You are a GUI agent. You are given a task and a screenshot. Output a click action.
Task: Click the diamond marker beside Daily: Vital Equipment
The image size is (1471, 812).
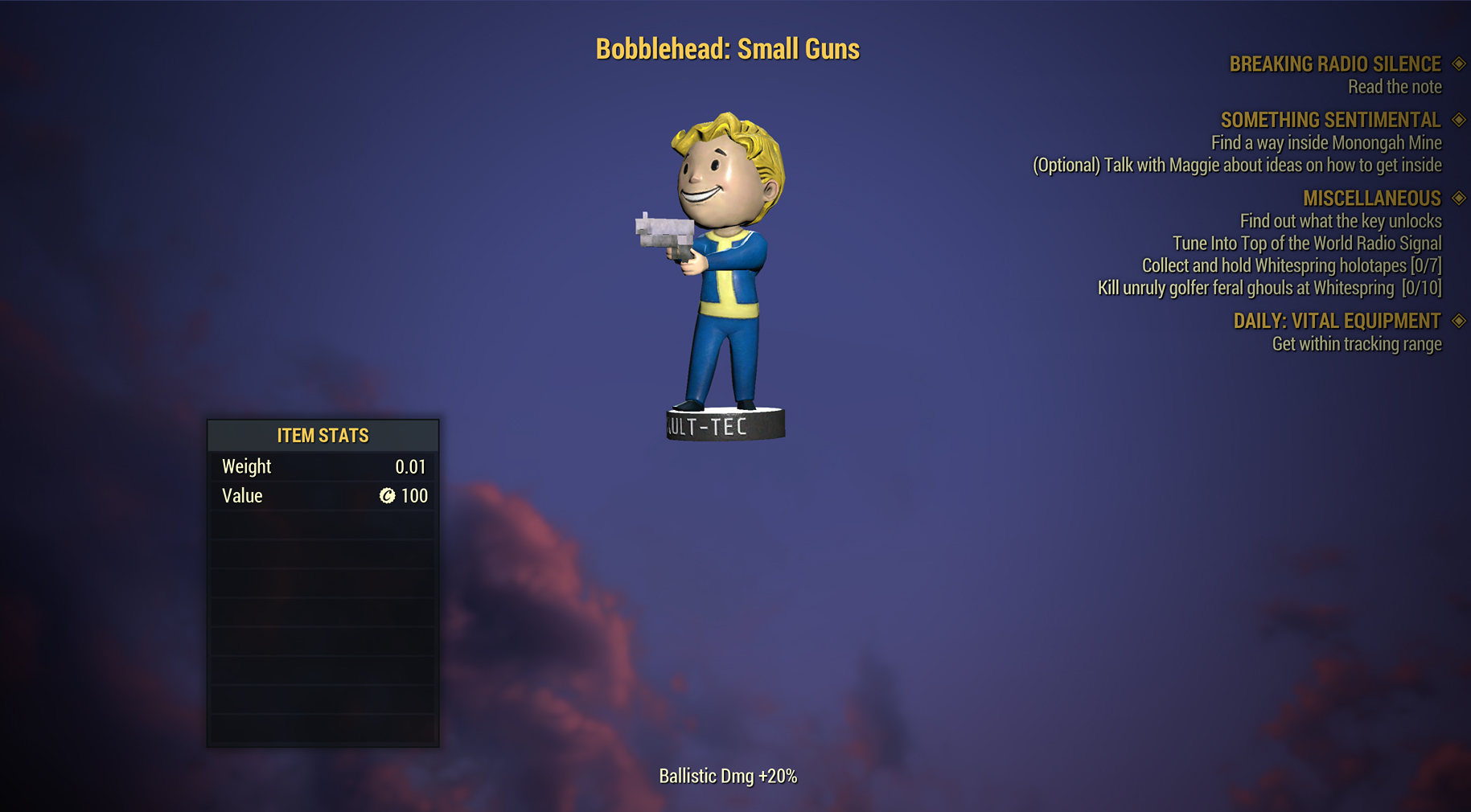(1459, 322)
